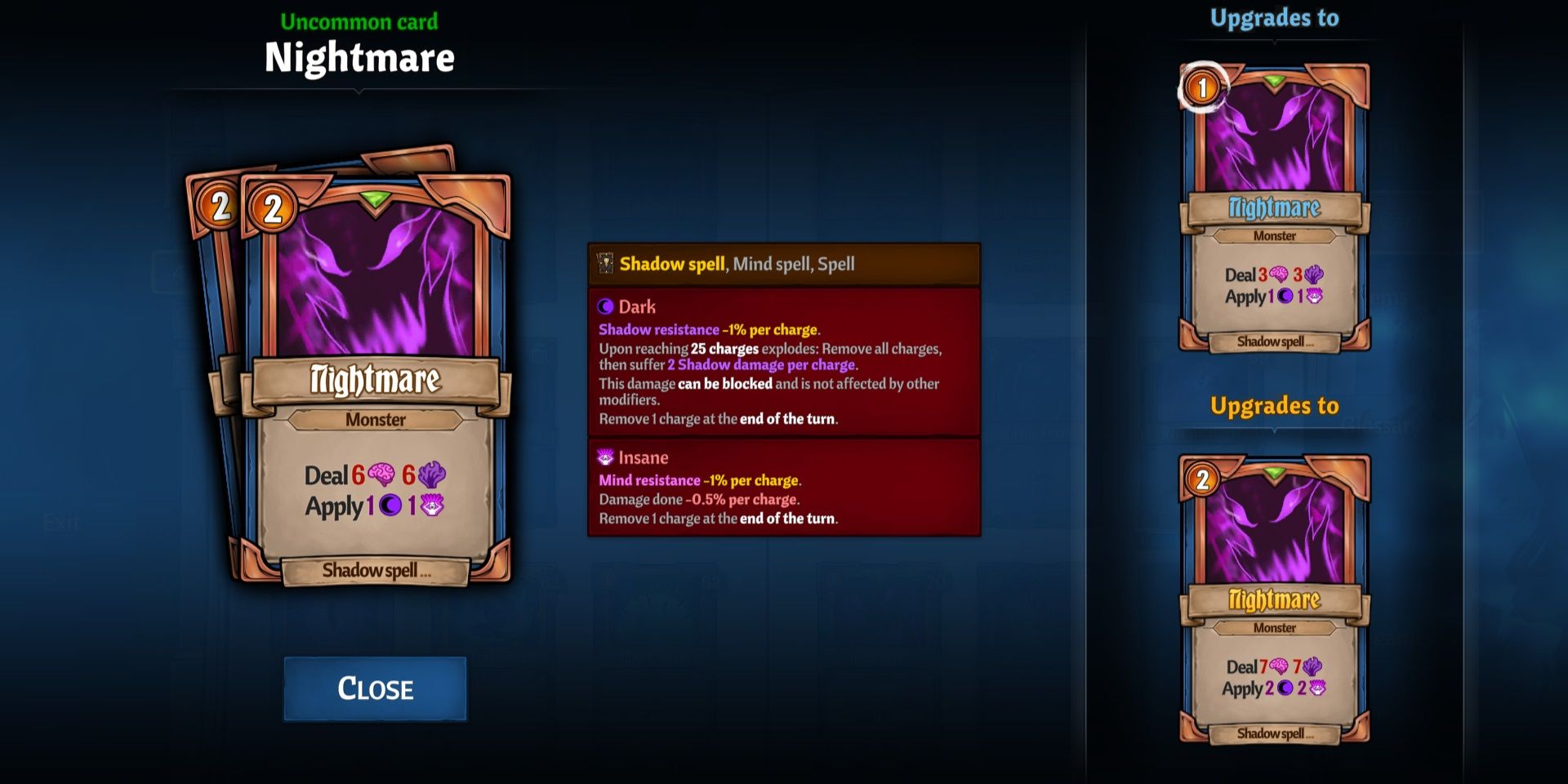Image resolution: width=1568 pixels, height=784 pixels.
Task: Expand the Shadow spell text on top upgrade card
Action: pyautogui.click(x=1275, y=343)
